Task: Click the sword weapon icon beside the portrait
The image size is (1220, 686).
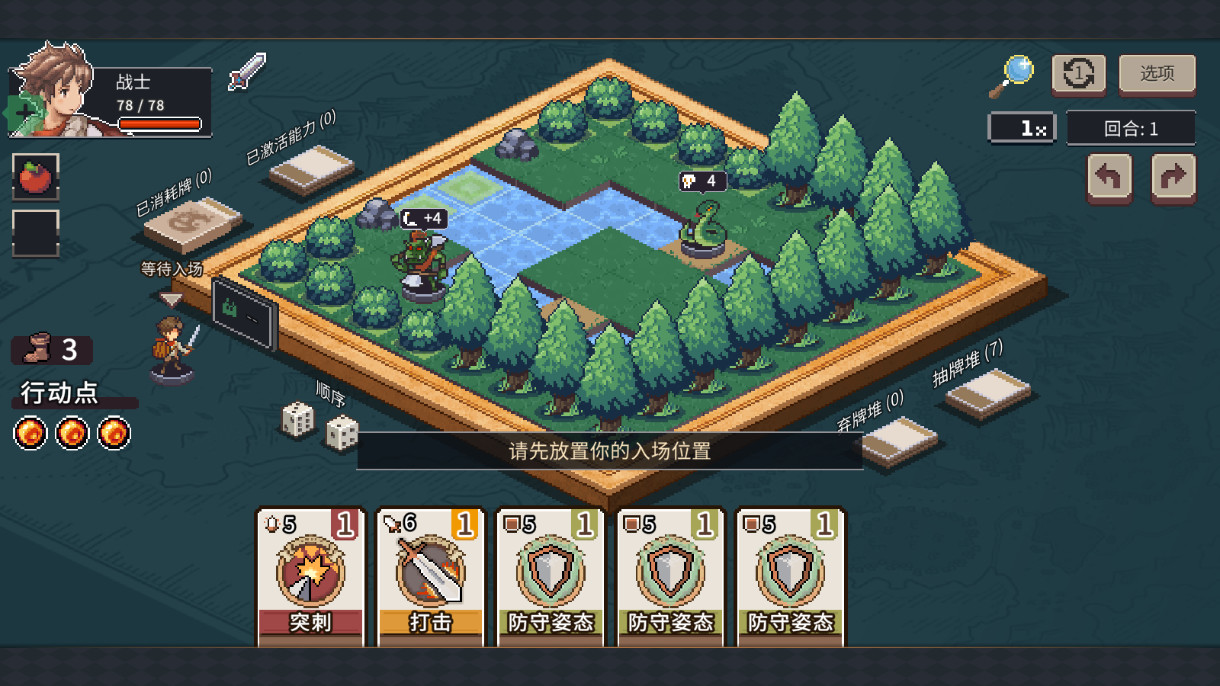Action: coord(246,72)
